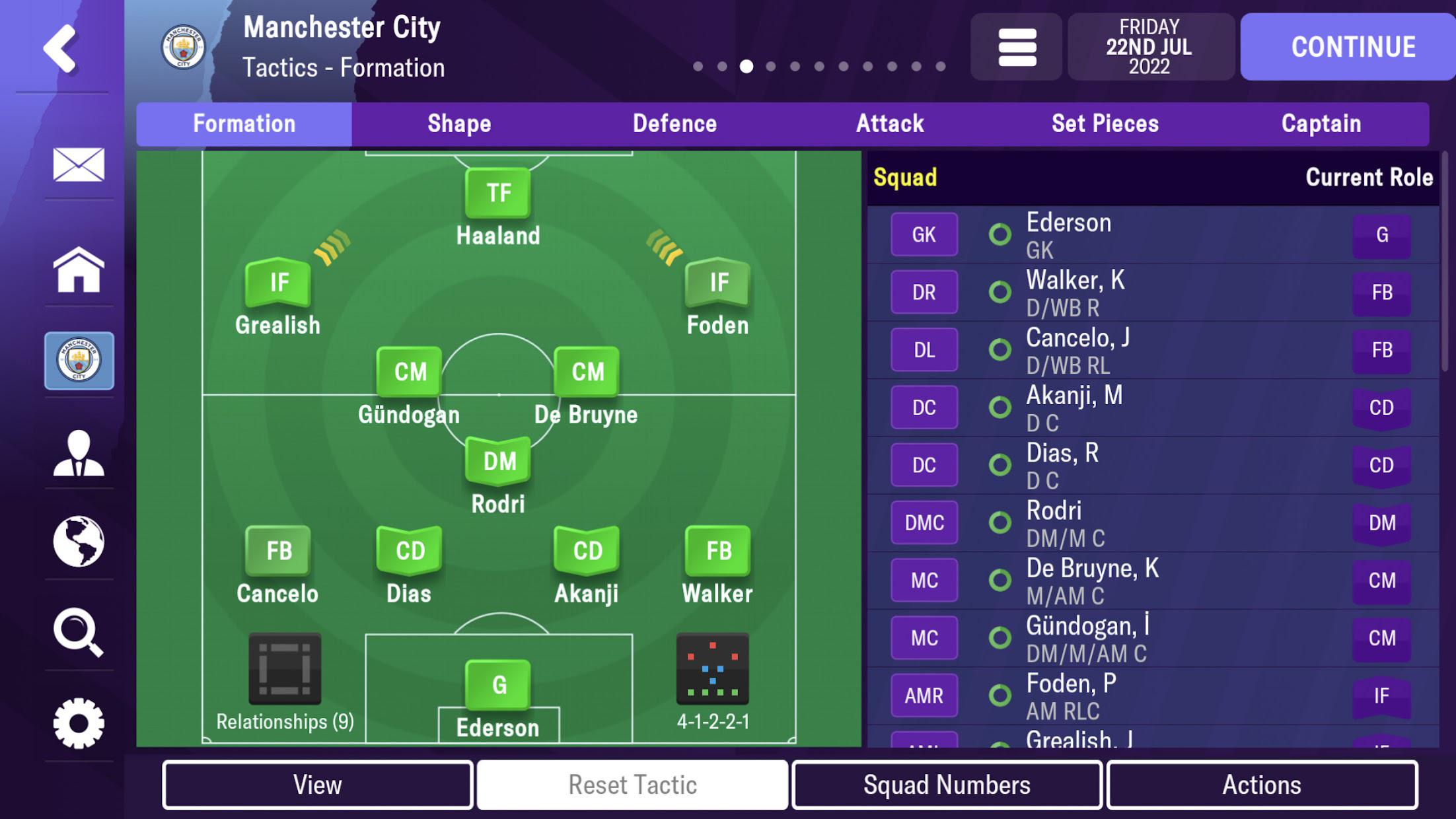This screenshot has width=1456, height=819.
Task: Go to the home screen icon
Action: 79,269
